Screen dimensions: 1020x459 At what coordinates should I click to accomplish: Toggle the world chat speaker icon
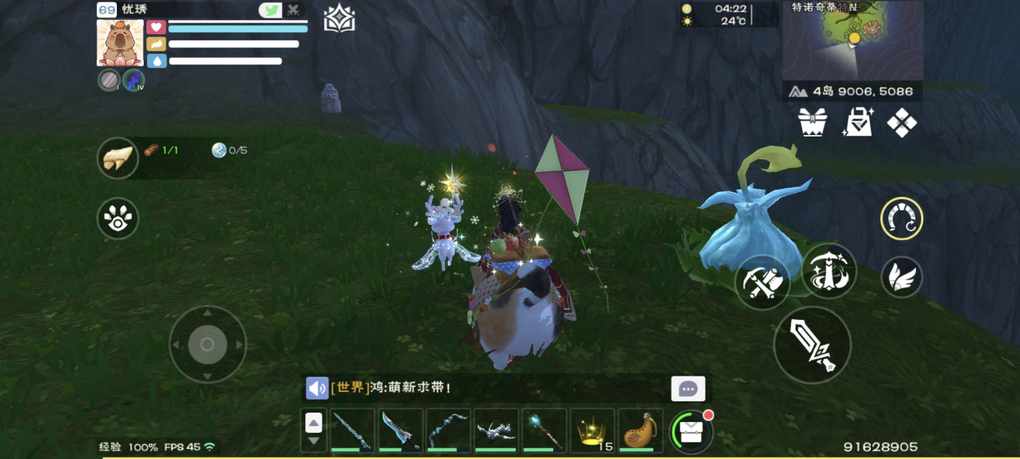point(317,388)
